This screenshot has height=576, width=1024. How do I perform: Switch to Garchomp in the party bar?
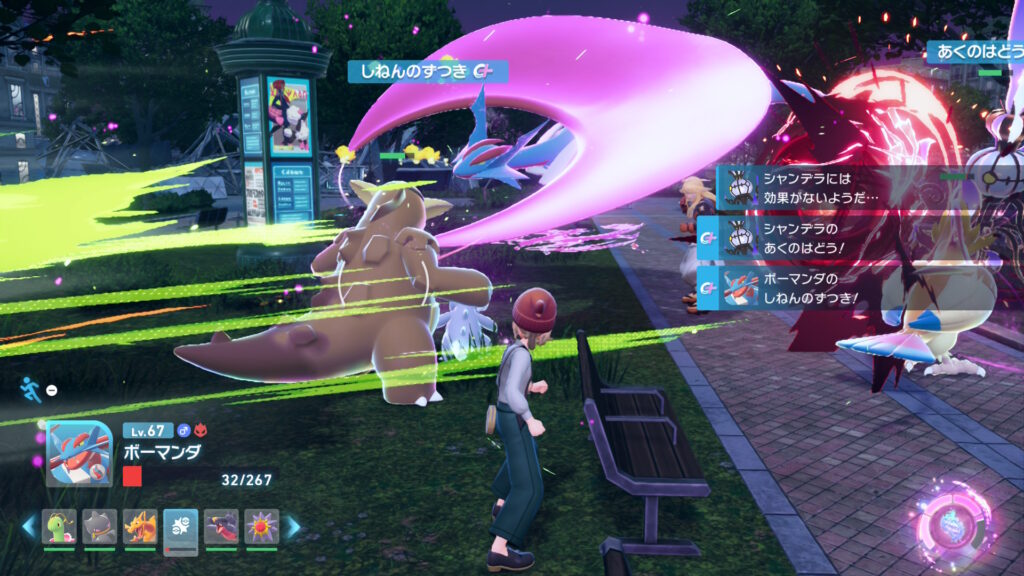(x=221, y=526)
